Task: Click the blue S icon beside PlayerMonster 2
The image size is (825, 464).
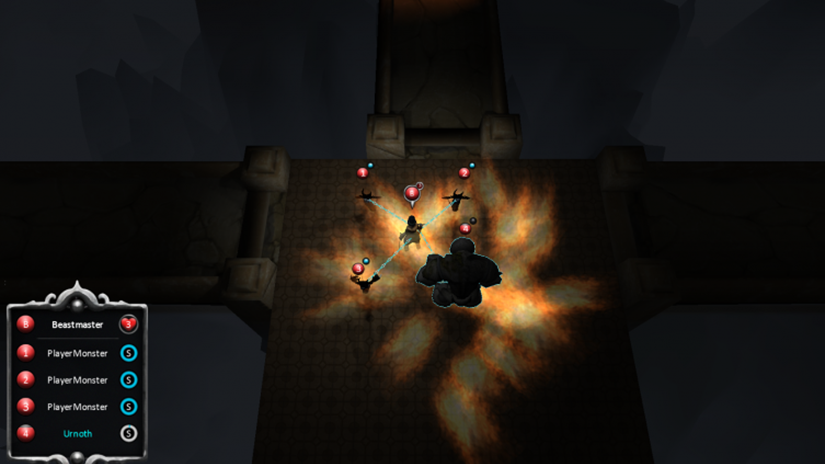Action: coord(128,380)
